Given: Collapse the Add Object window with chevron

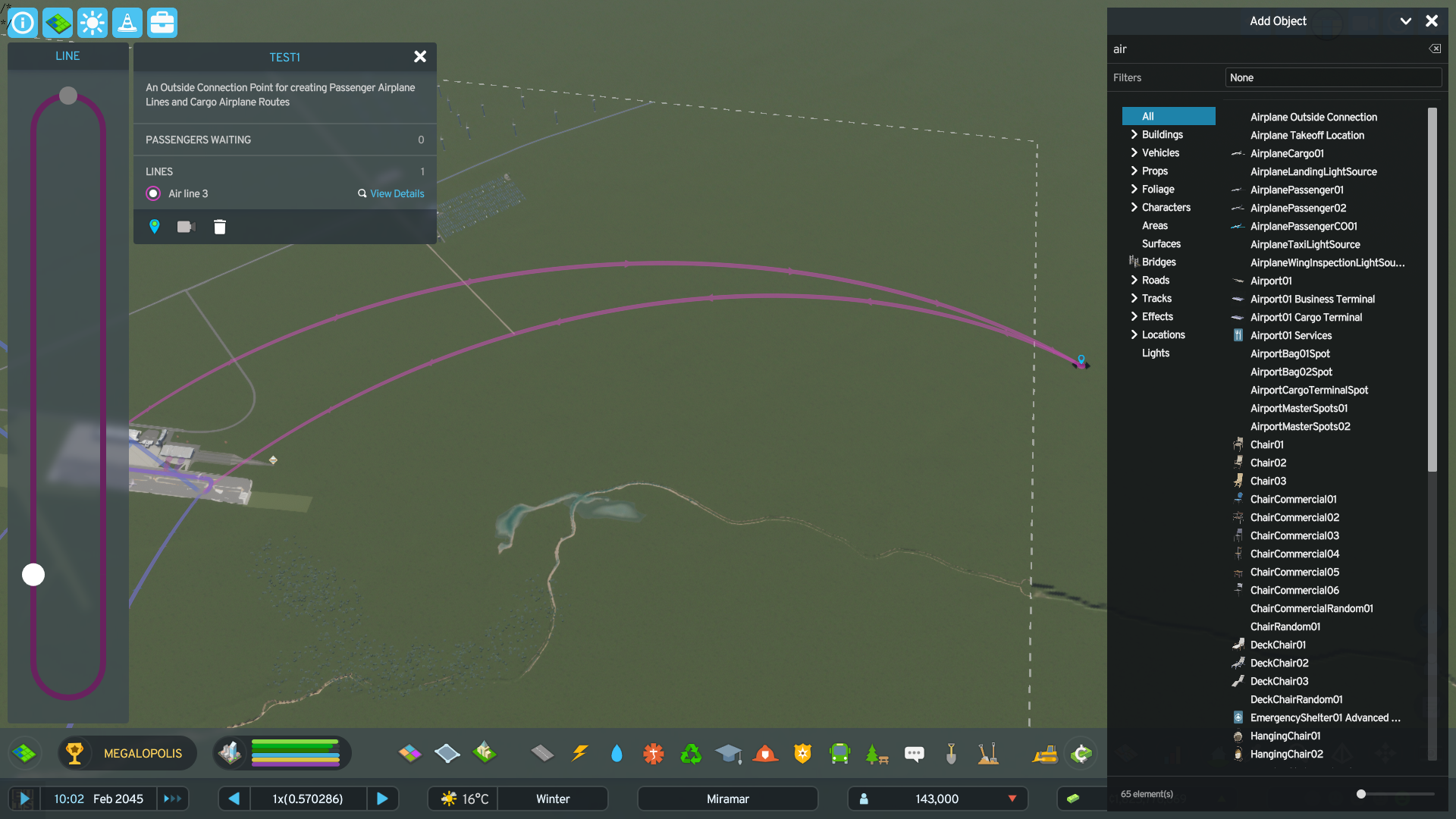Looking at the screenshot, I should click(1407, 20).
